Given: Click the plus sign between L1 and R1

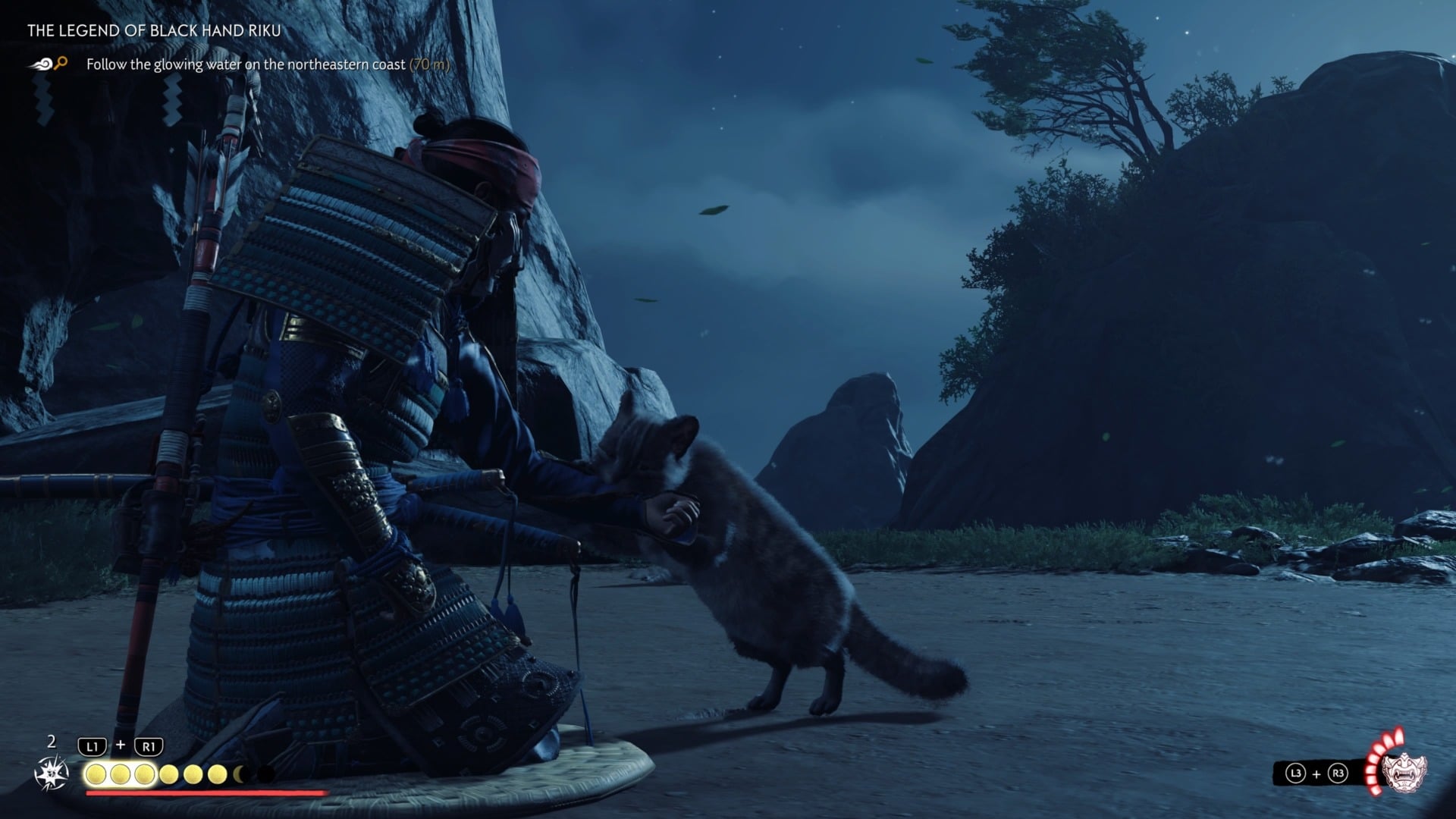Looking at the screenshot, I should [121, 745].
